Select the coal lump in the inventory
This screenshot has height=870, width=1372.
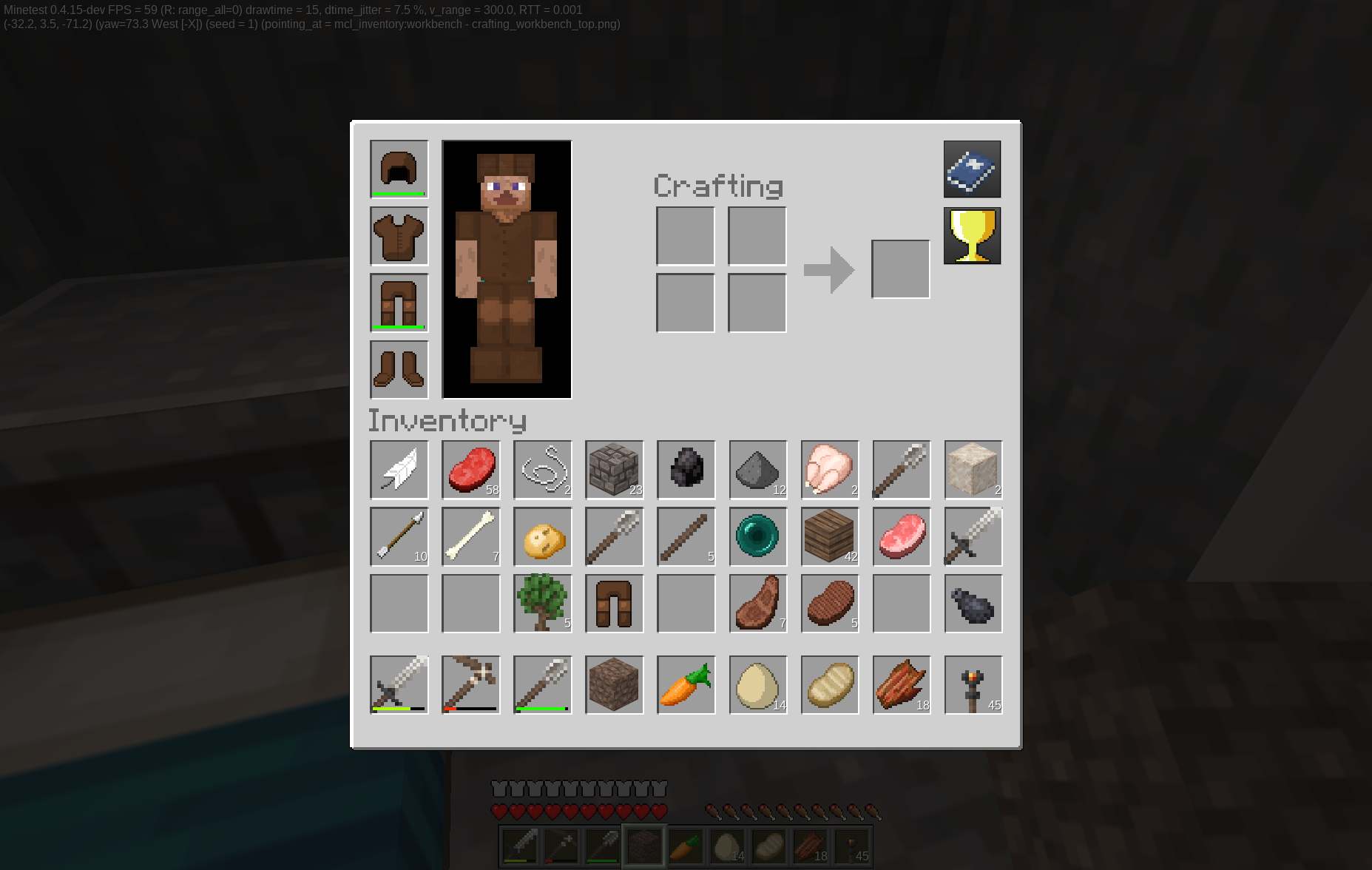(686, 471)
